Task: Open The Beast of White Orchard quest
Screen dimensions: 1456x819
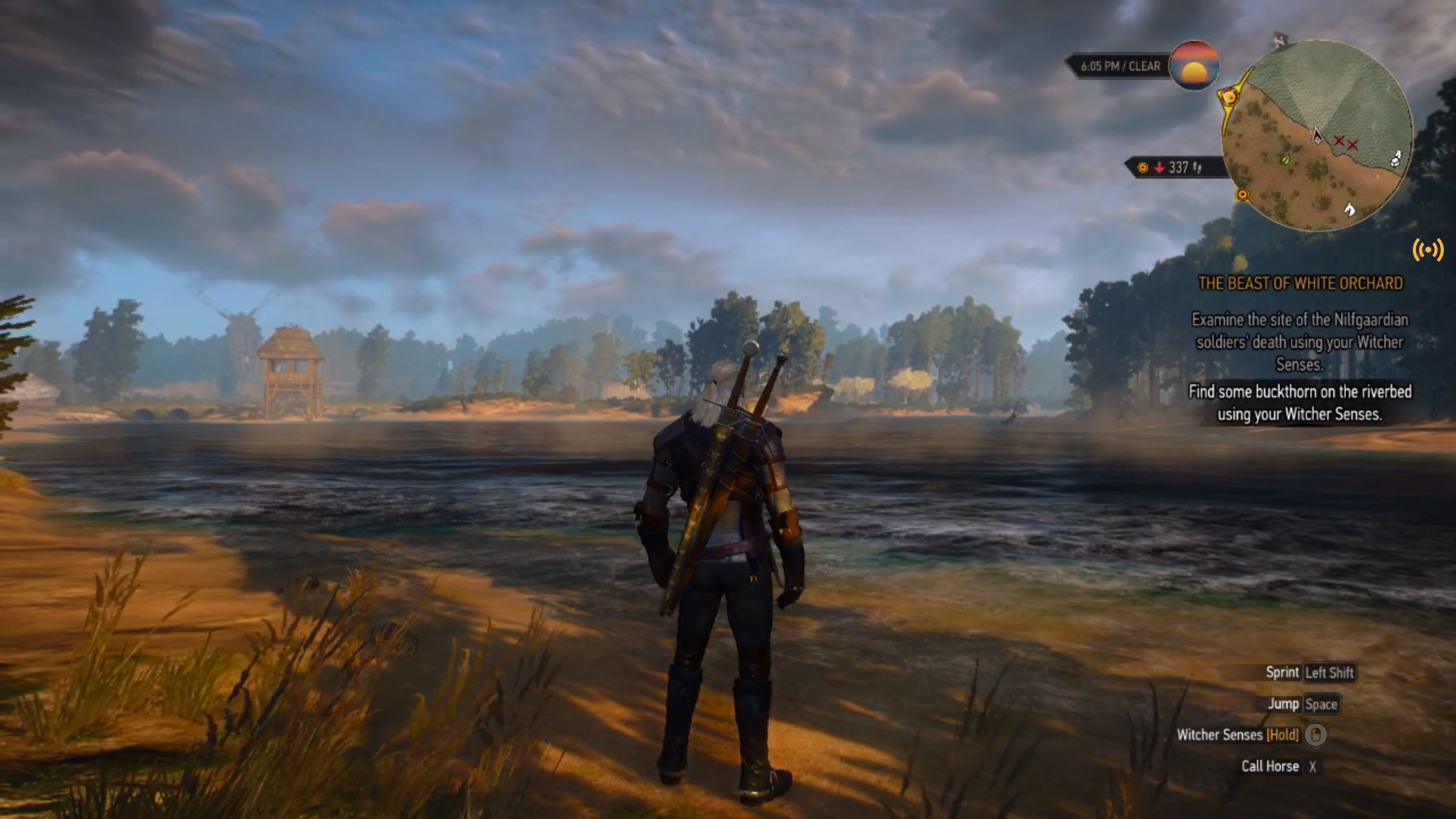Action: (1300, 284)
